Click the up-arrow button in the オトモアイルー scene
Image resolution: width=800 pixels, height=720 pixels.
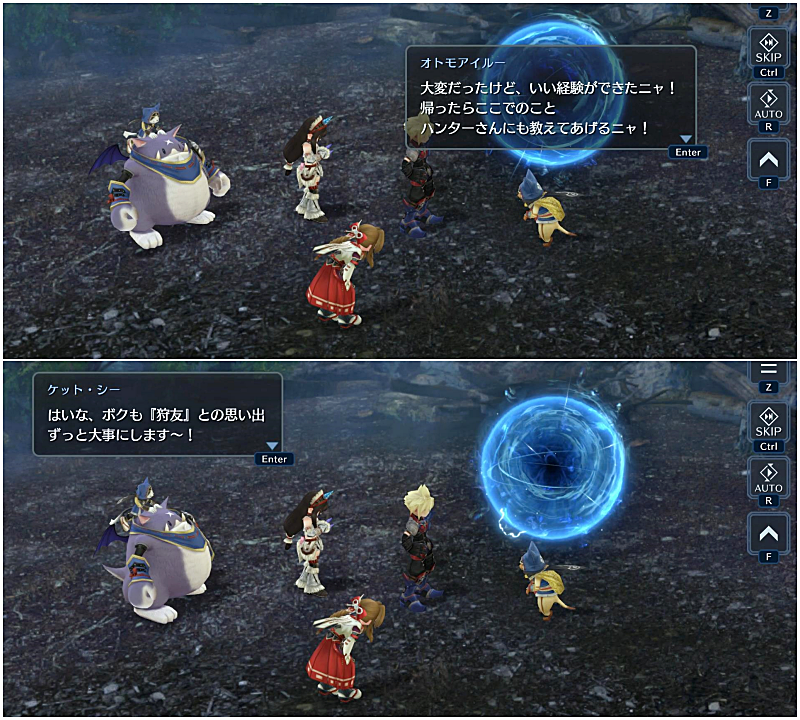point(768,159)
